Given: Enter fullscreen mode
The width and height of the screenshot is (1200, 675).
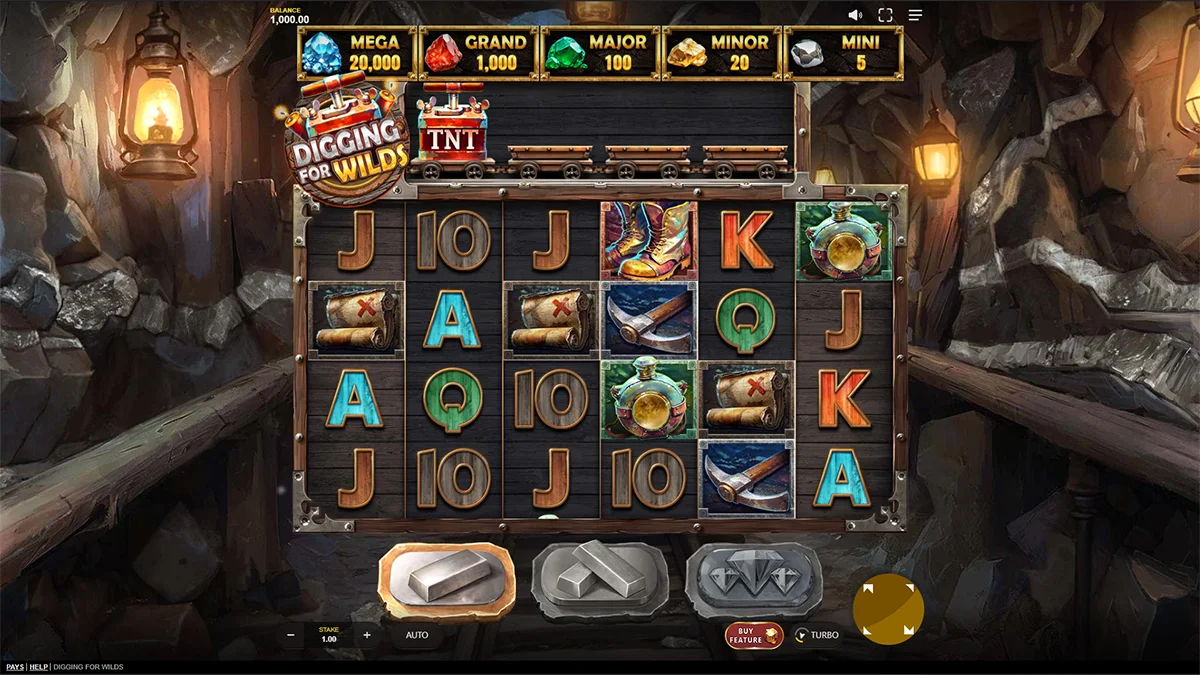Looking at the screenshot, I should tap(885, 15).
